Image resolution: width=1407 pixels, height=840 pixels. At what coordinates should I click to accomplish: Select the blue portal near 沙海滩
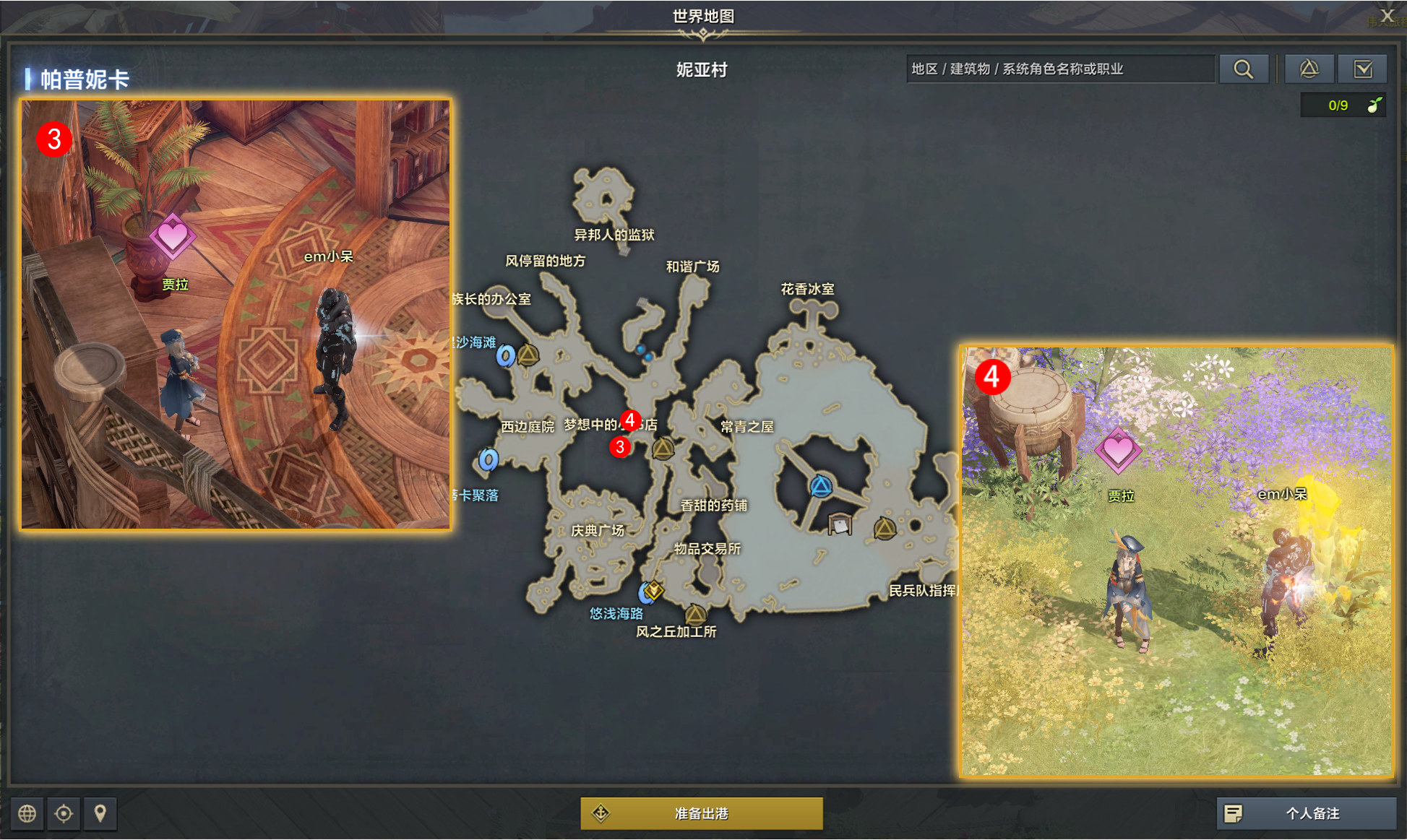point(506,355)
